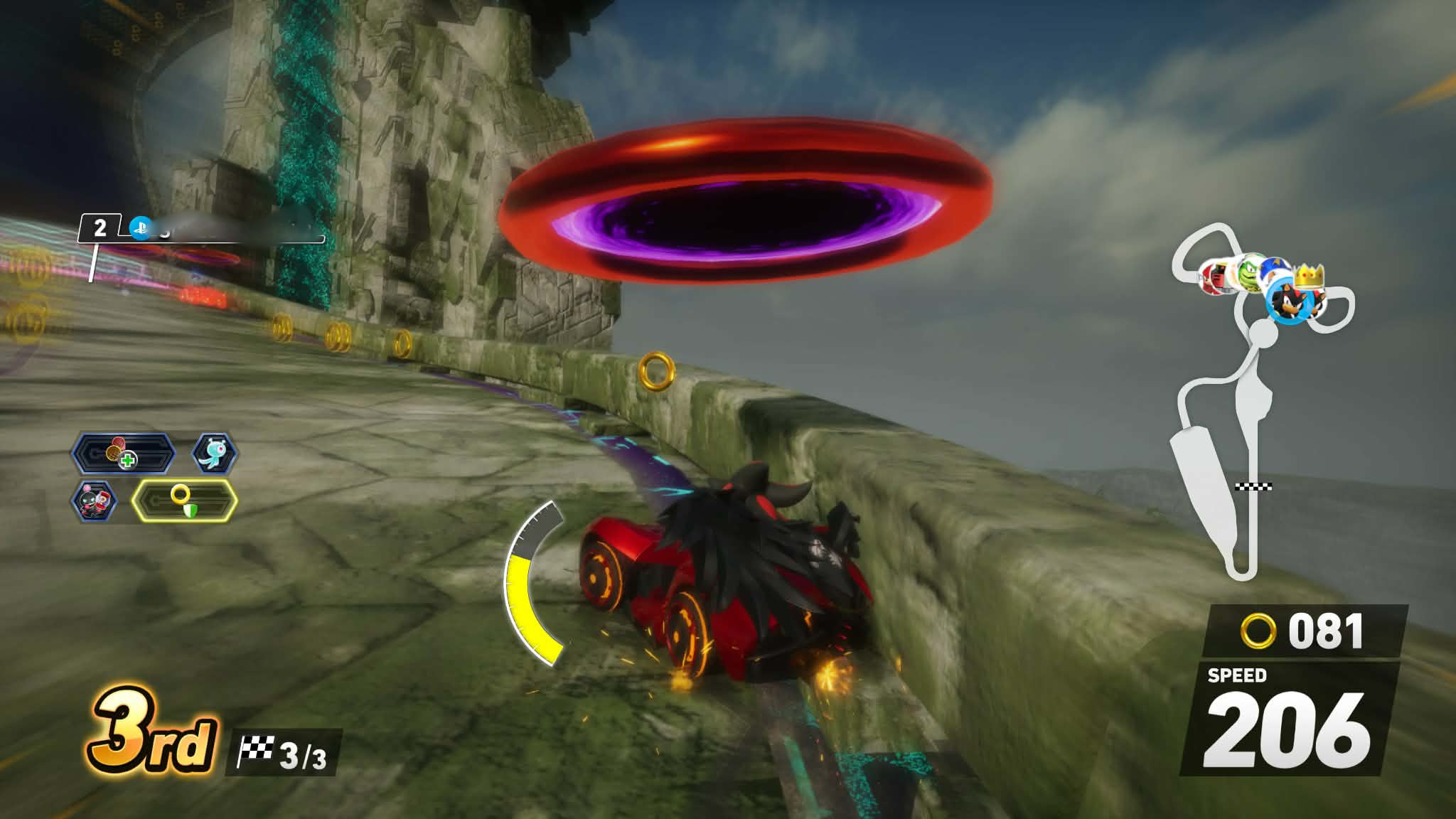The height and width of the screenshot is (819, 1456).
Task: Choose the highlighted ring-and-shield gadget plate
Action: click(184, 500)
